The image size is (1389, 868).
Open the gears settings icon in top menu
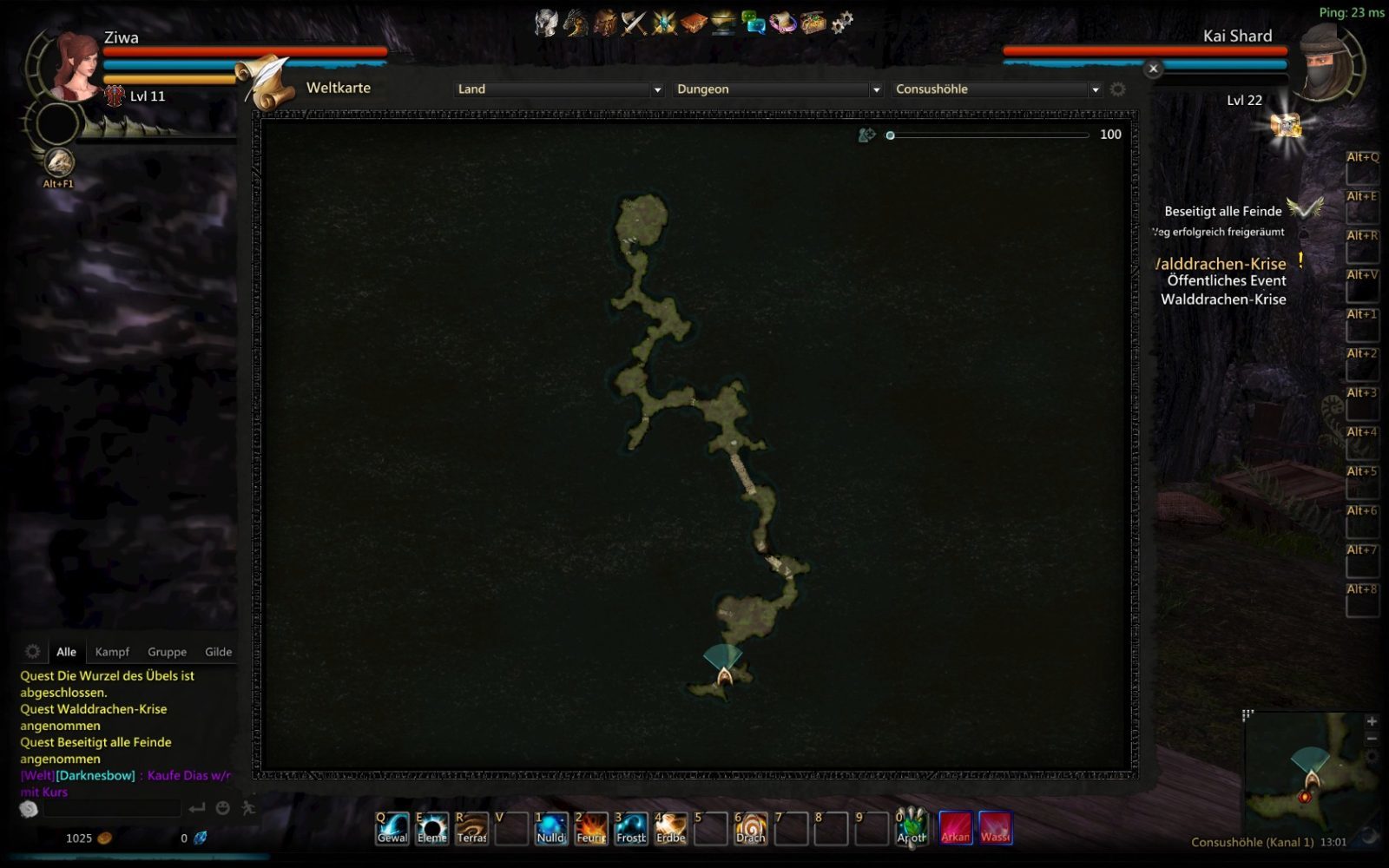click(842, 23)
